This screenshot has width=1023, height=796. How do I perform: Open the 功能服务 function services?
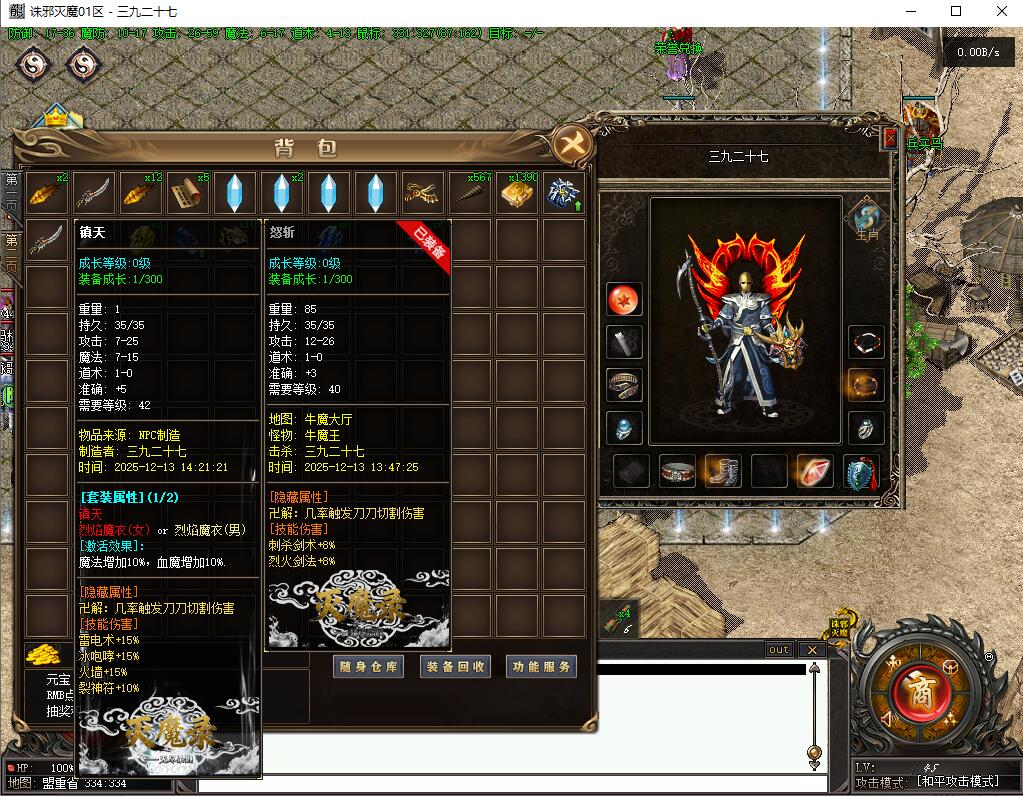(542, 667)
